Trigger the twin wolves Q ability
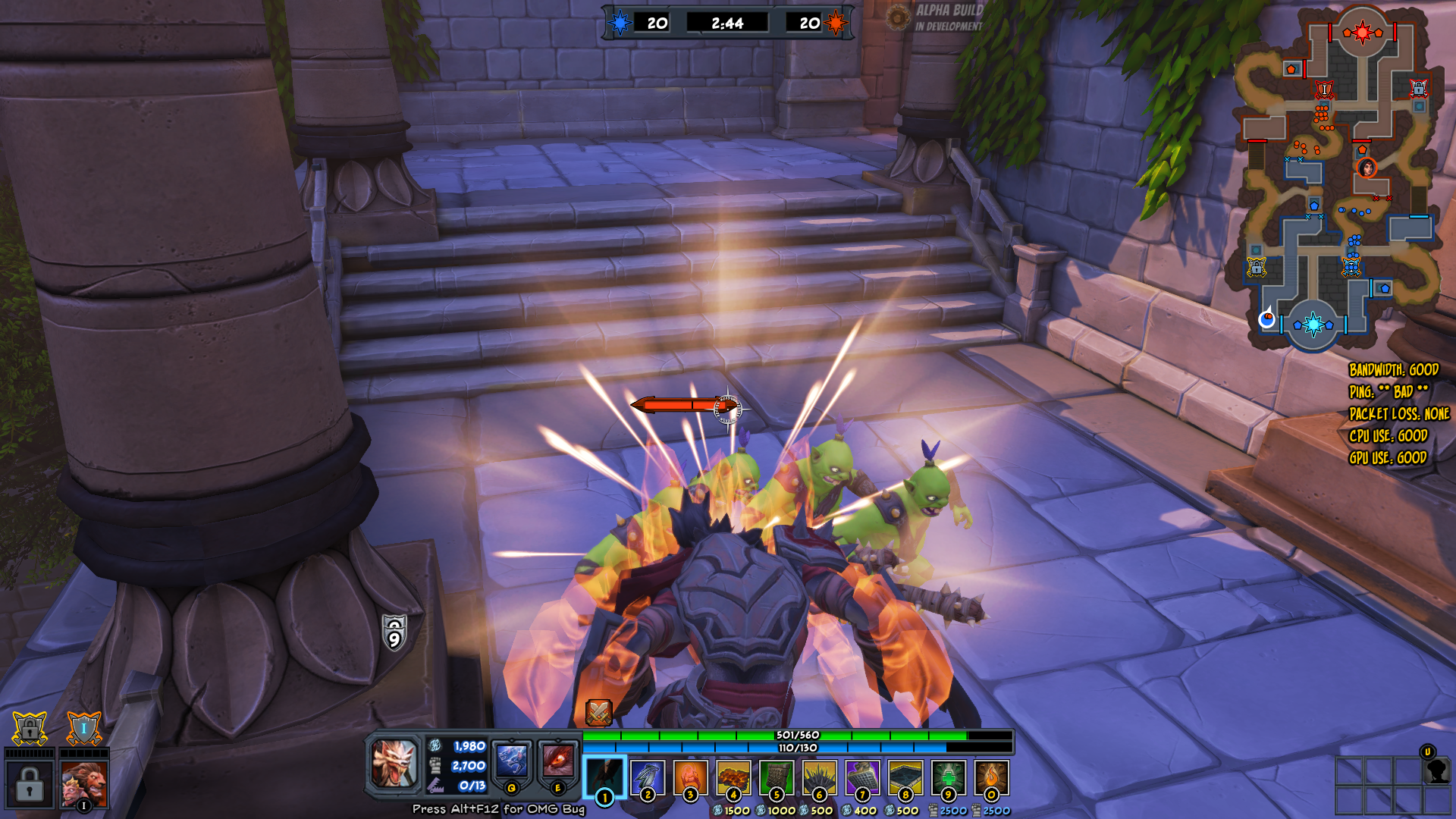This screenshot has height=819, width=1456. point(512,761)
